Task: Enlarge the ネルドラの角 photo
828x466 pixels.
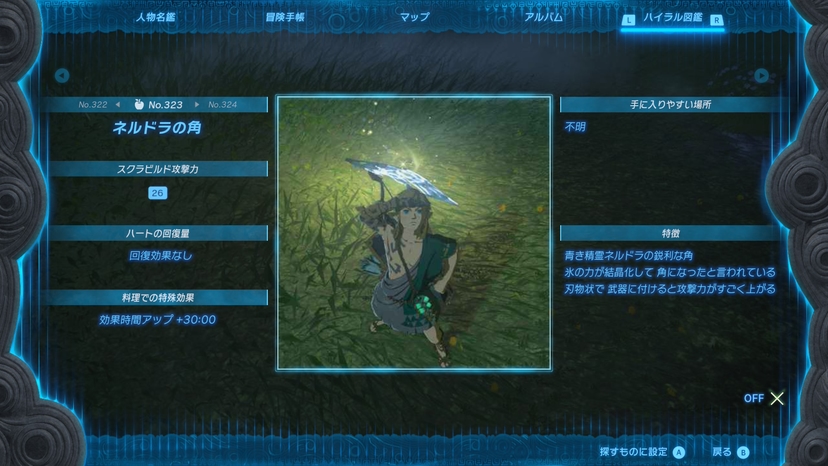Action: pyautogui.click(x=414, y=233)
